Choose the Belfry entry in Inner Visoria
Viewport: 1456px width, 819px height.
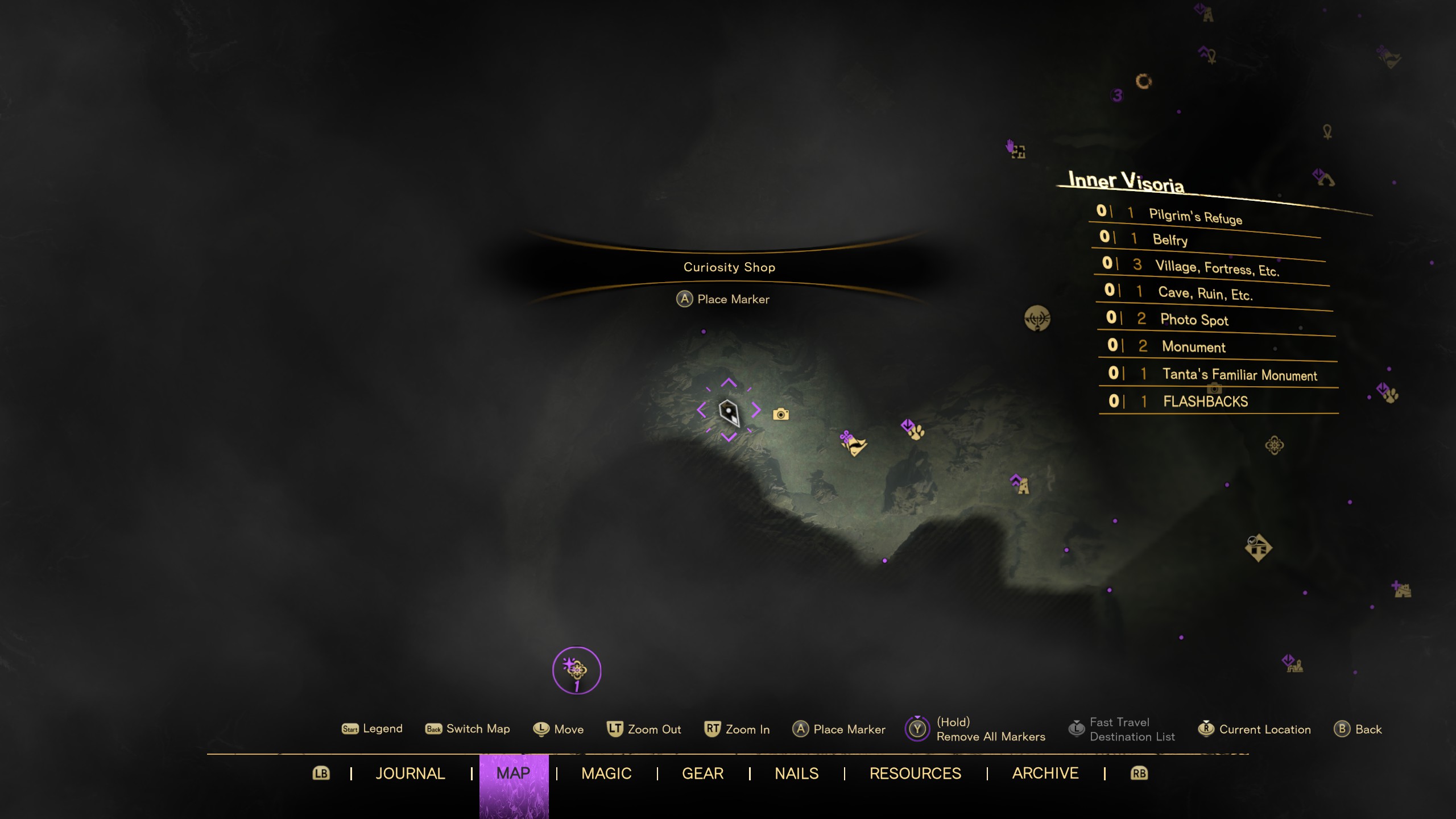(x=1170, y=239)
